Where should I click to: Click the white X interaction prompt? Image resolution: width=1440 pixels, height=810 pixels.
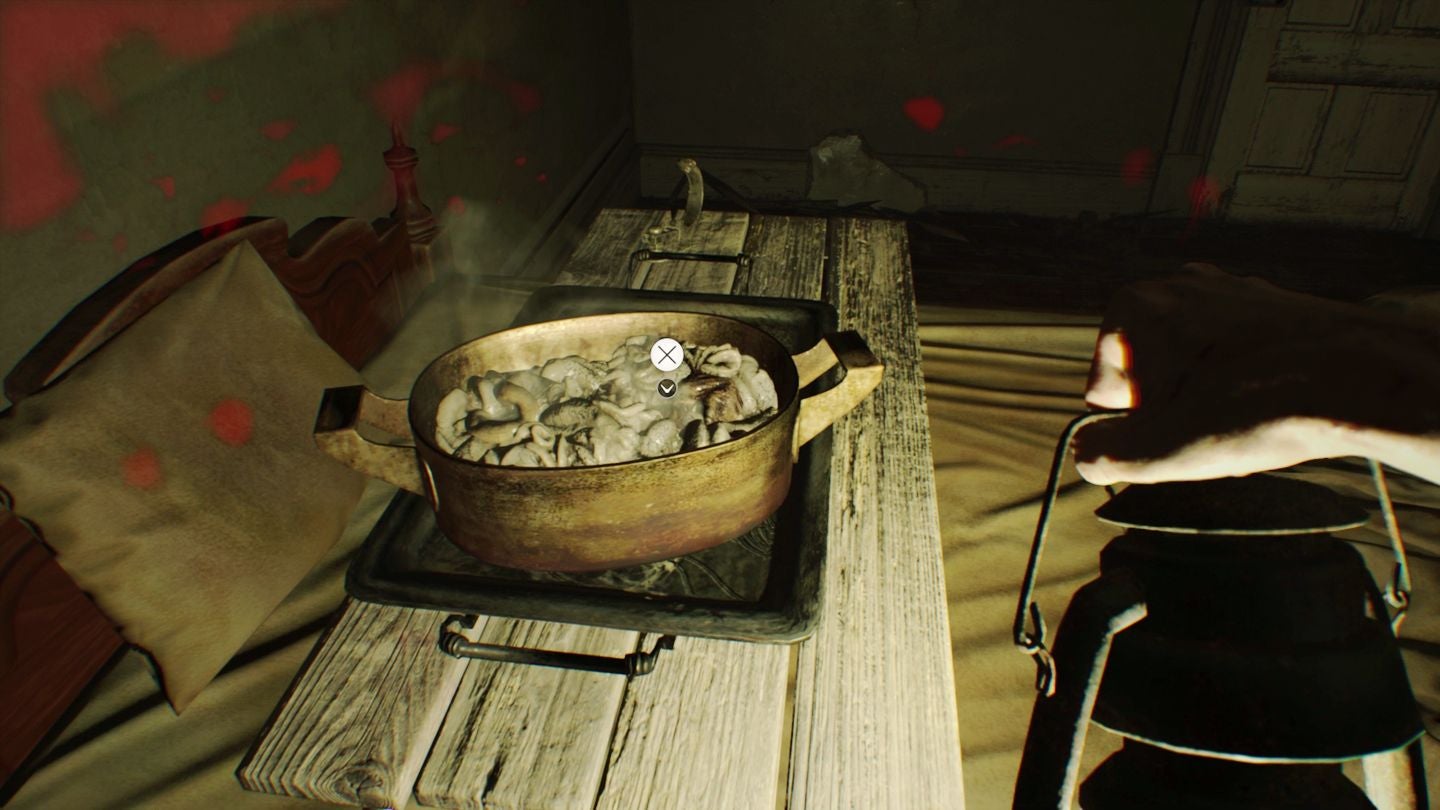point(665,354)
